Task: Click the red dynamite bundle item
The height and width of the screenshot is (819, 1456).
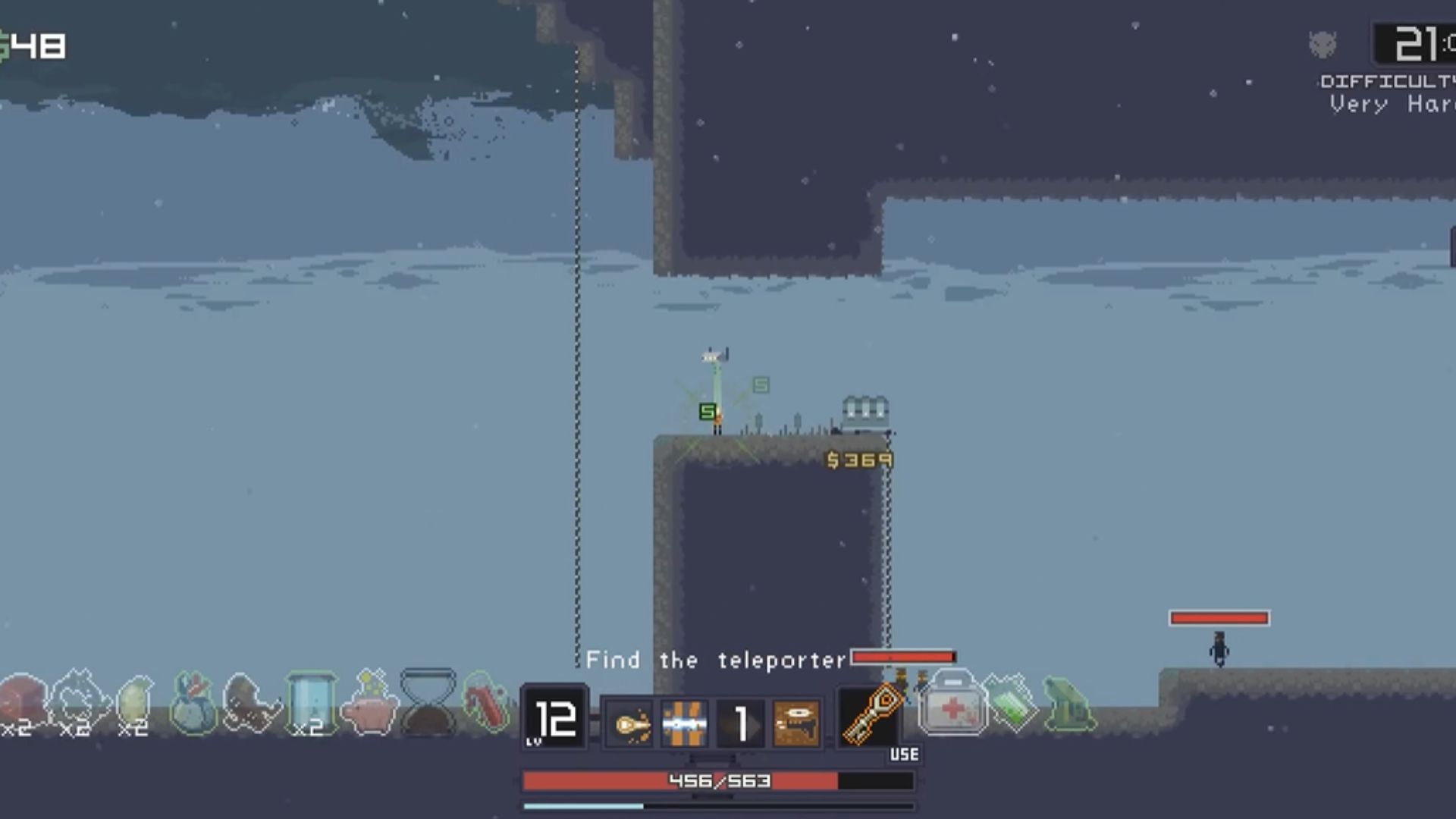Action: (486, 703)
